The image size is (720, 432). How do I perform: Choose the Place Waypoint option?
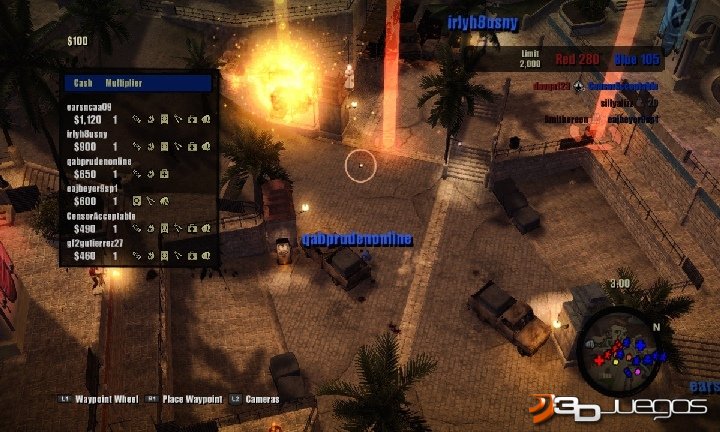pos(190,399)
